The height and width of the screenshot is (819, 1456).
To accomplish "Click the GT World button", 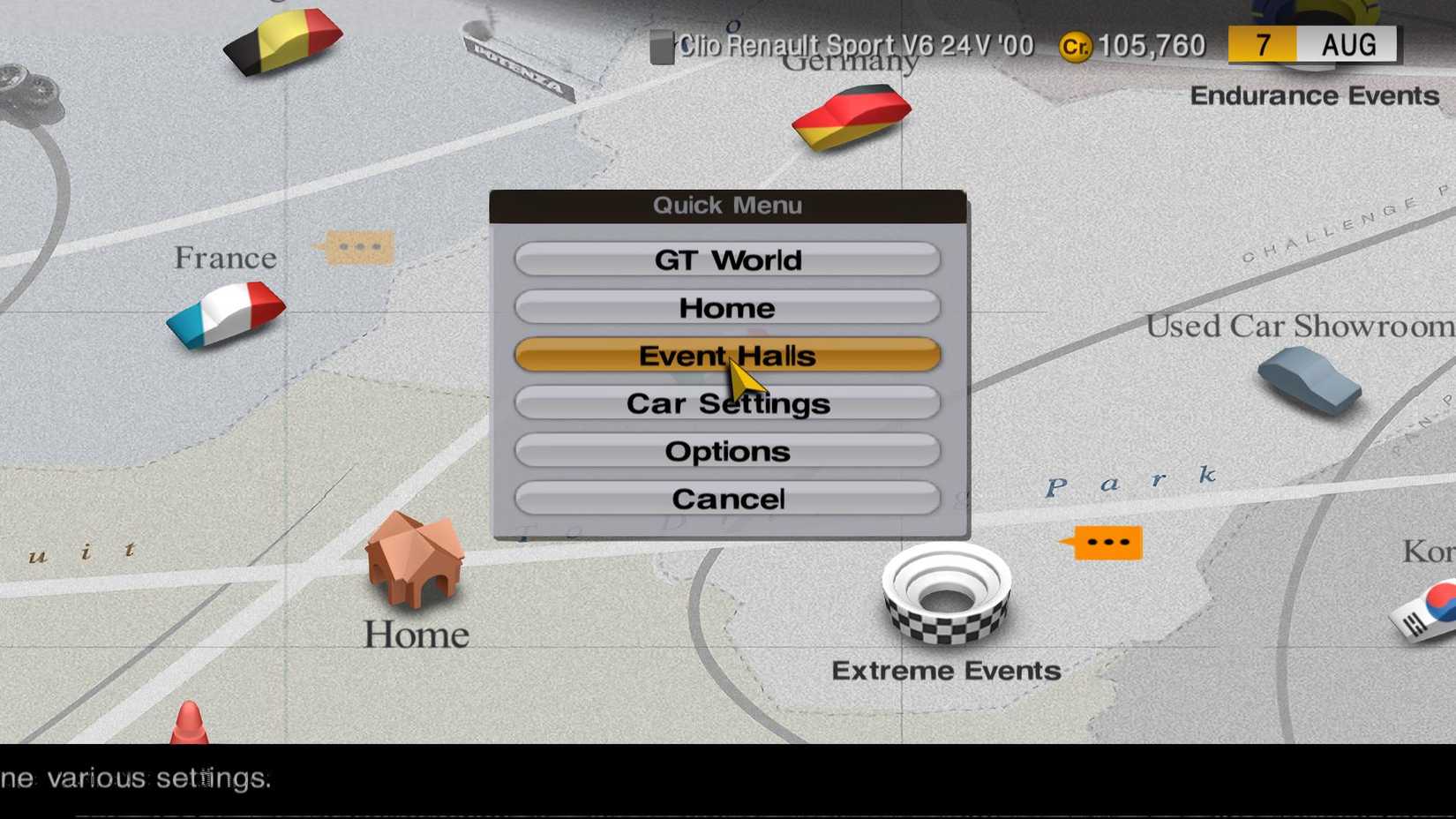I will click(726, 259).
